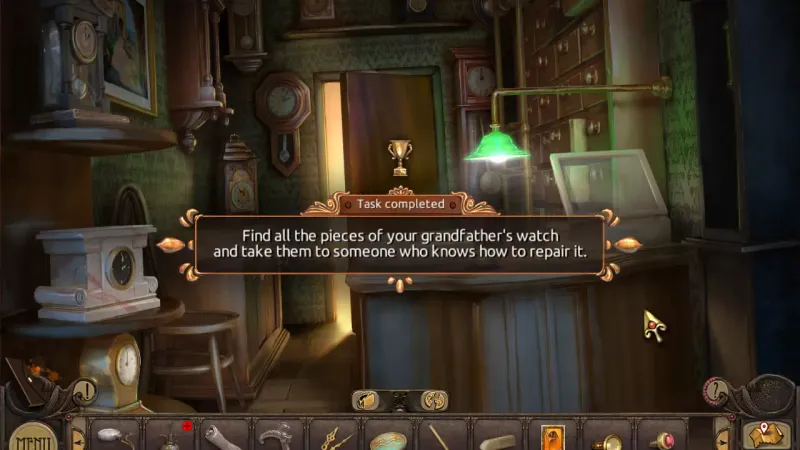Select the white oval pendant inventory item
Viewport: 800px width, 450px height.
click(x=115, y=436)
